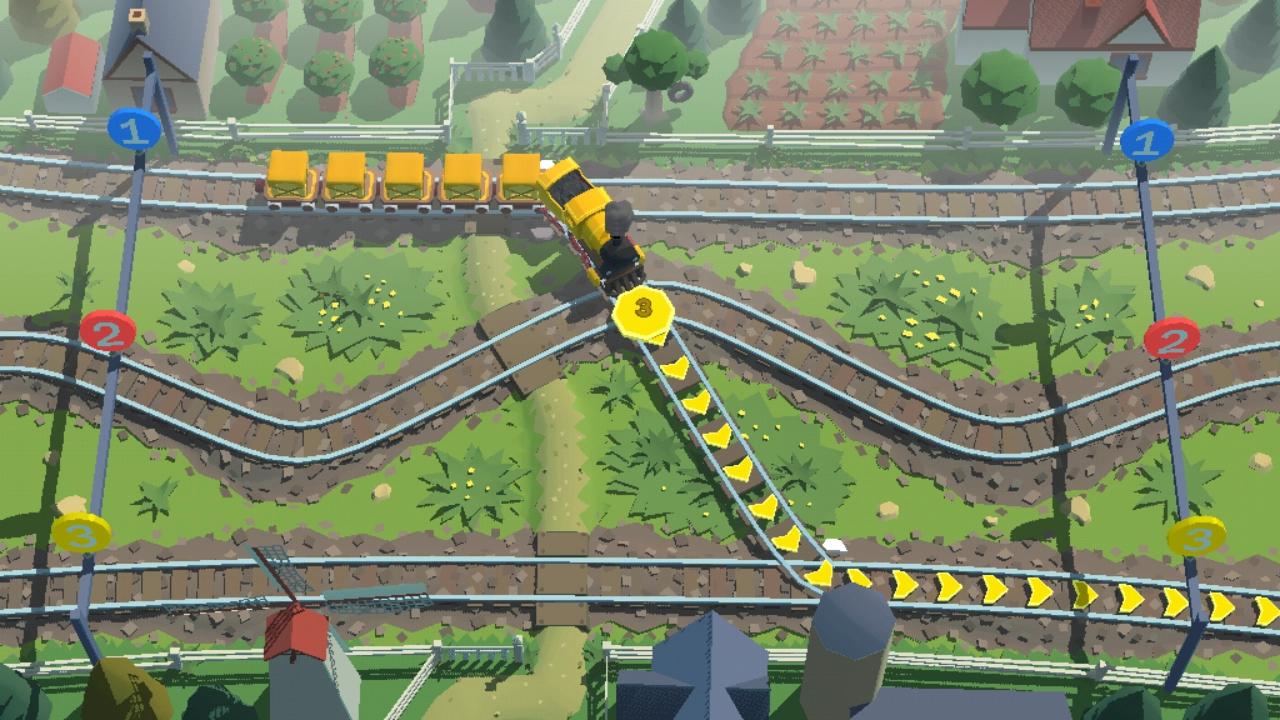Image resolution: width=1280 pixels, height=720 pixels.
Task: Select blue track 1 marker on right pole
Action: [1146, 141]
